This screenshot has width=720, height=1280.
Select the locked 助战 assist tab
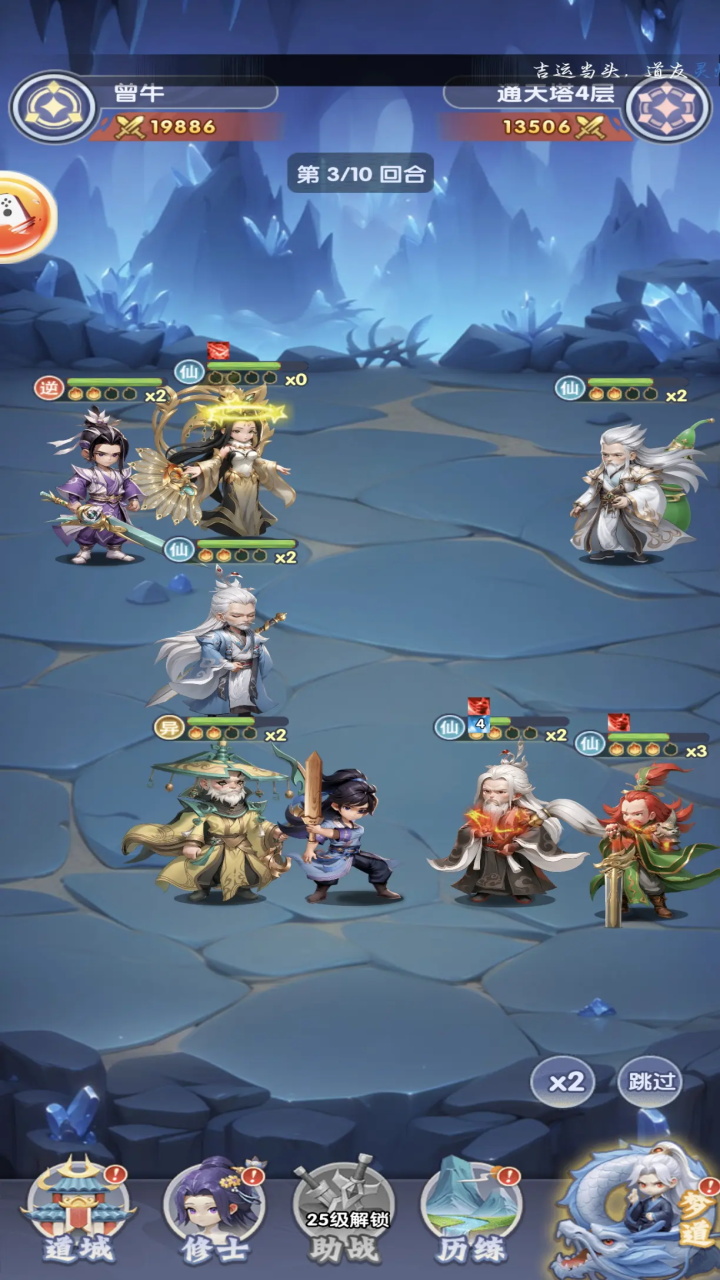click(344, 1214)
